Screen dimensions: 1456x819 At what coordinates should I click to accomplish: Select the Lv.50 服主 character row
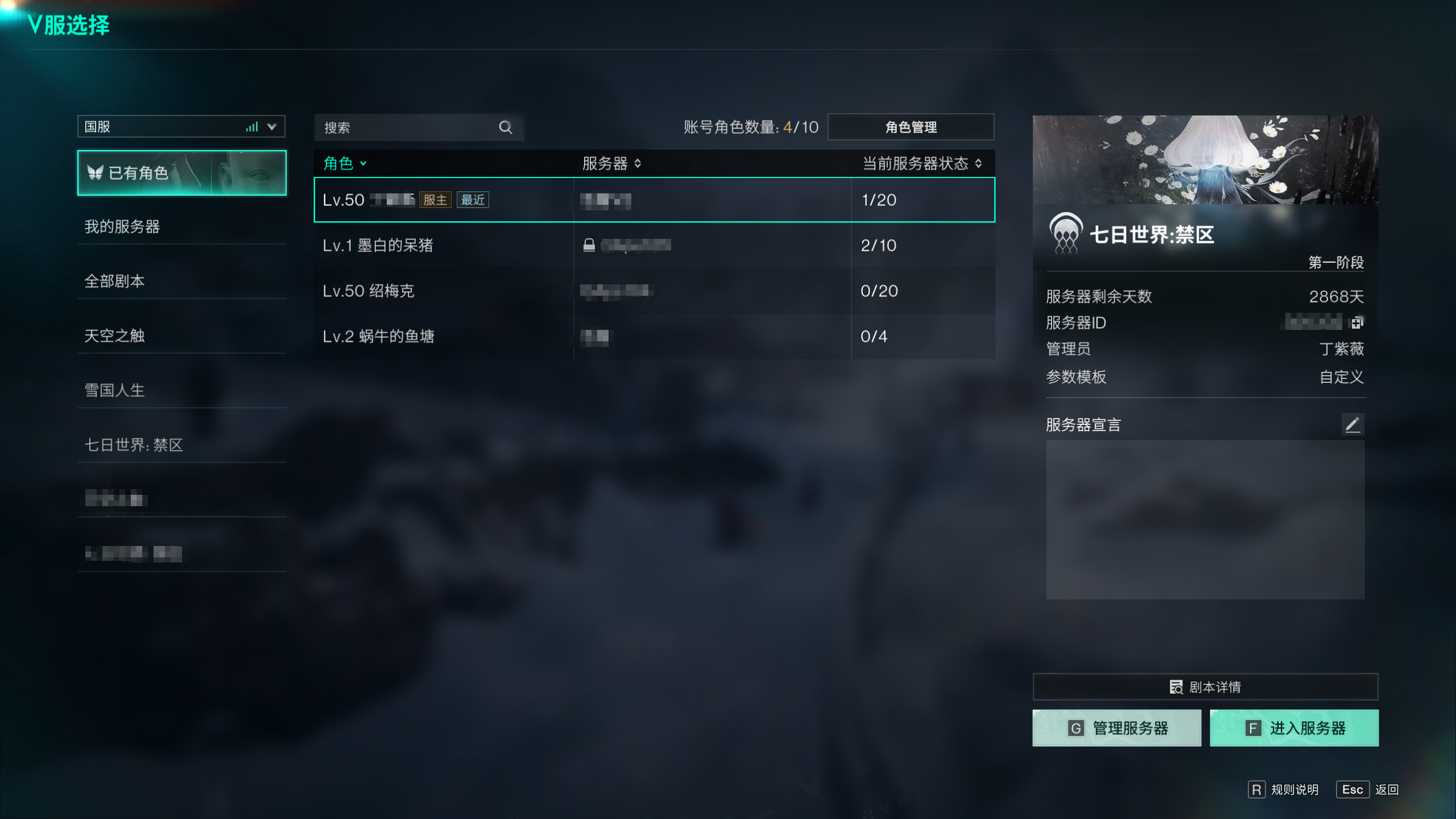click(x=654, y=200)
